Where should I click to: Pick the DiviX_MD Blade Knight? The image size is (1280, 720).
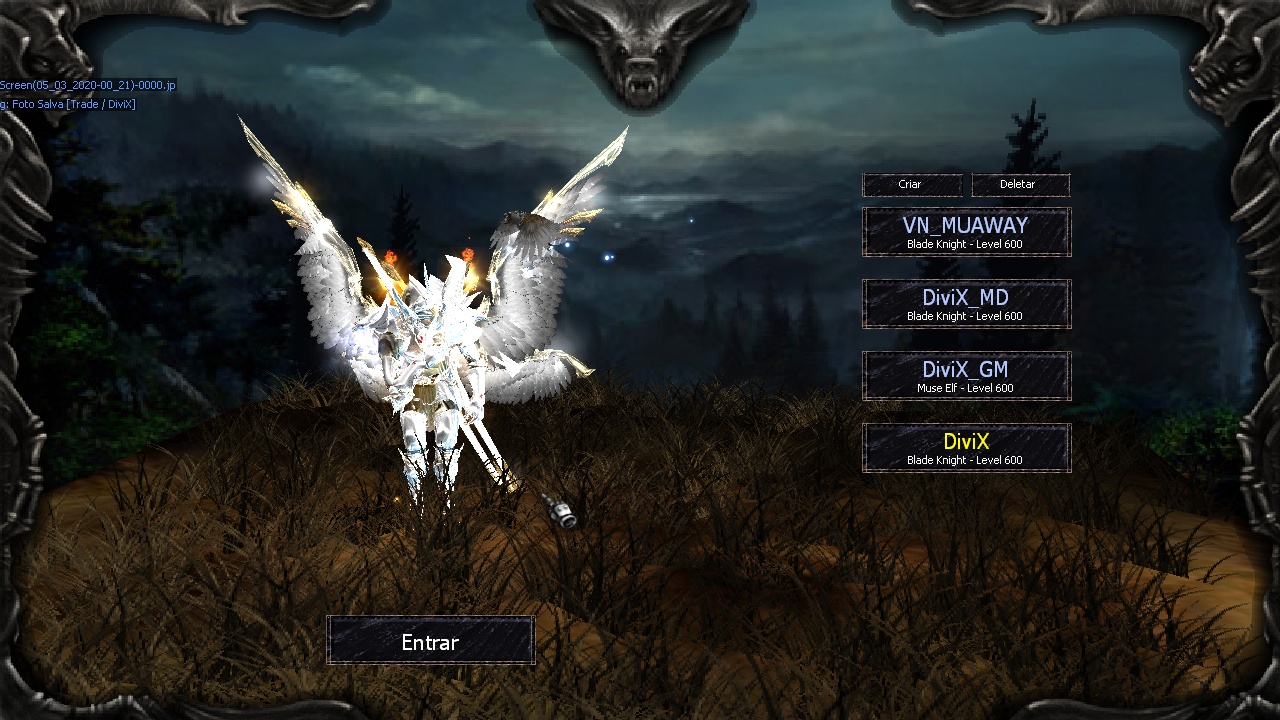click(x=966, y=304)
